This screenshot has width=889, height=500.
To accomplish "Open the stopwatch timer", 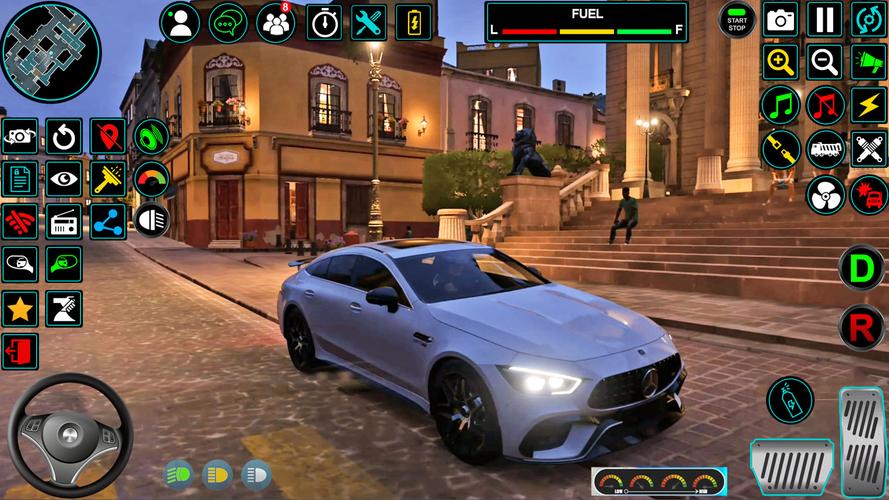I will tap(323, 22).
